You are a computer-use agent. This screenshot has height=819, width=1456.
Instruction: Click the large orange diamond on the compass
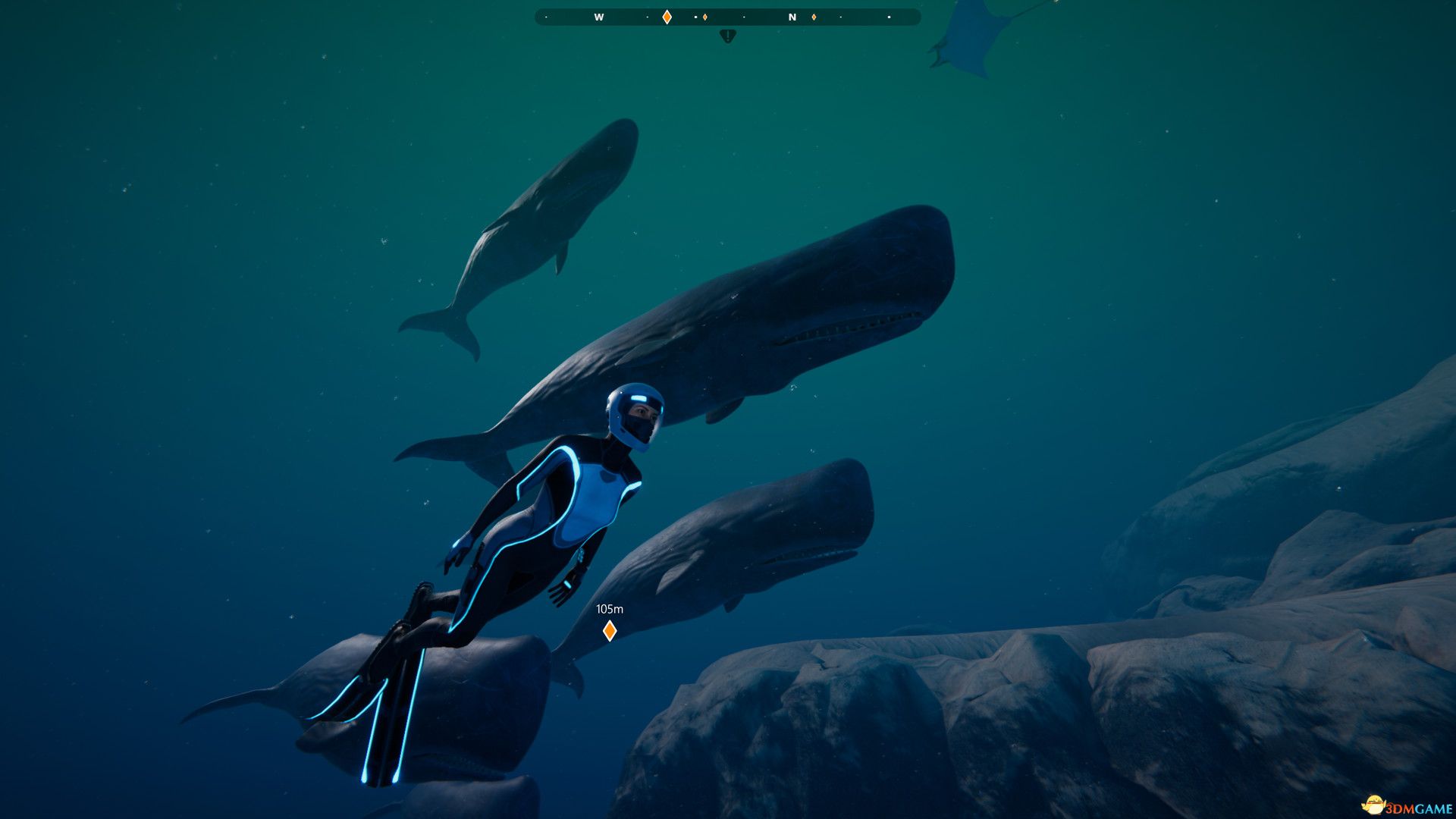pyautogui.click(x=667, y=17)
